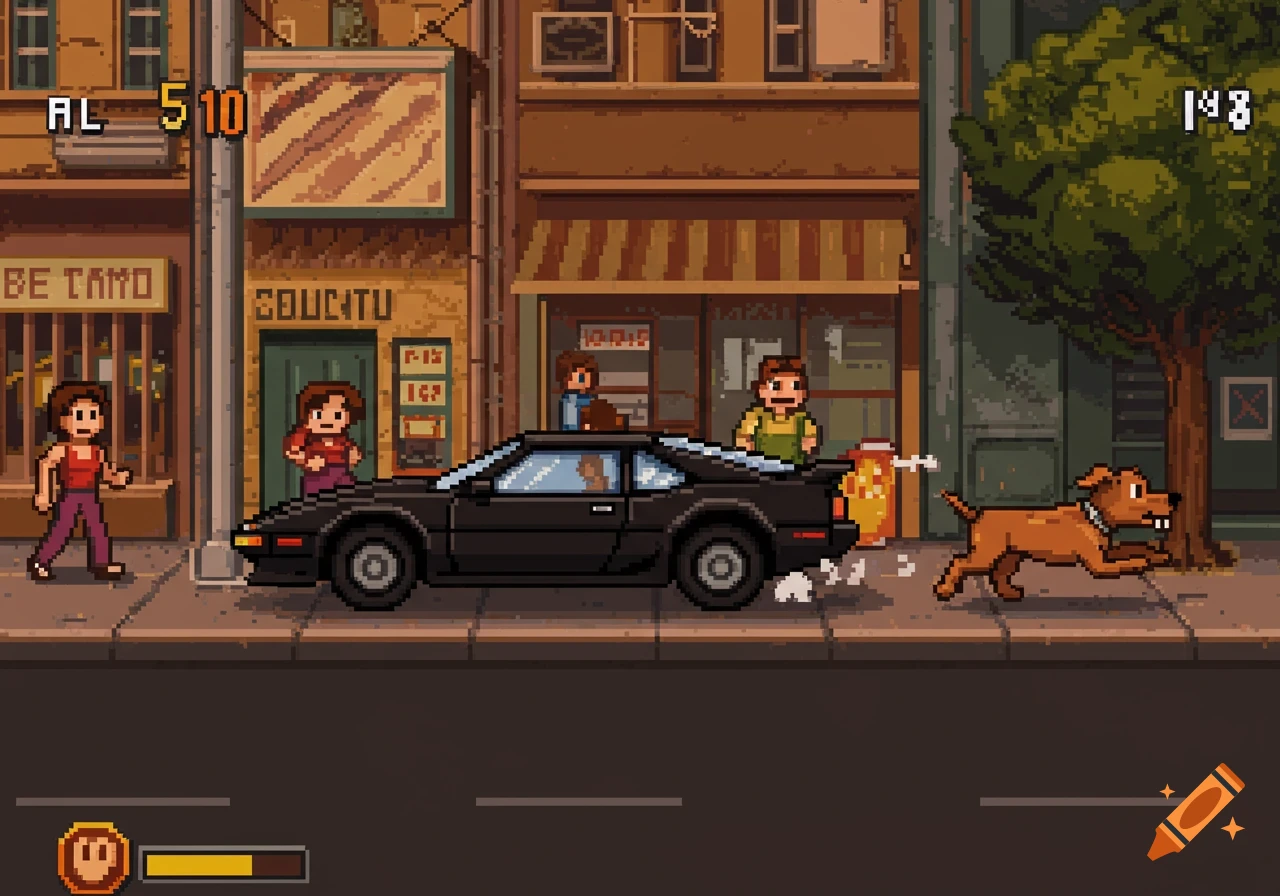Click the white AL score label

(x=74, y=114)
